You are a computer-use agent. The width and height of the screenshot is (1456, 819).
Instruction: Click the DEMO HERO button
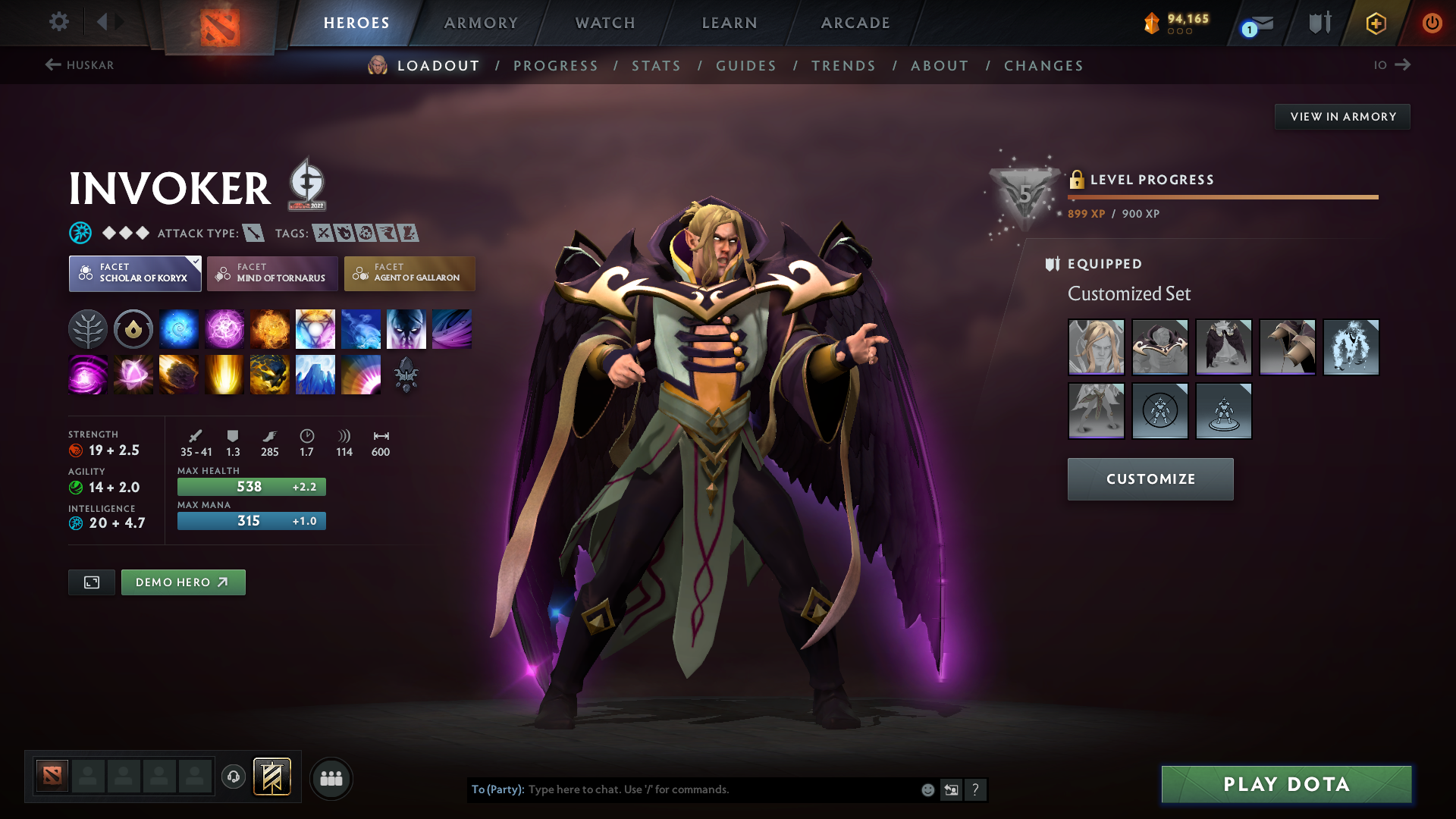click(183, 582)
